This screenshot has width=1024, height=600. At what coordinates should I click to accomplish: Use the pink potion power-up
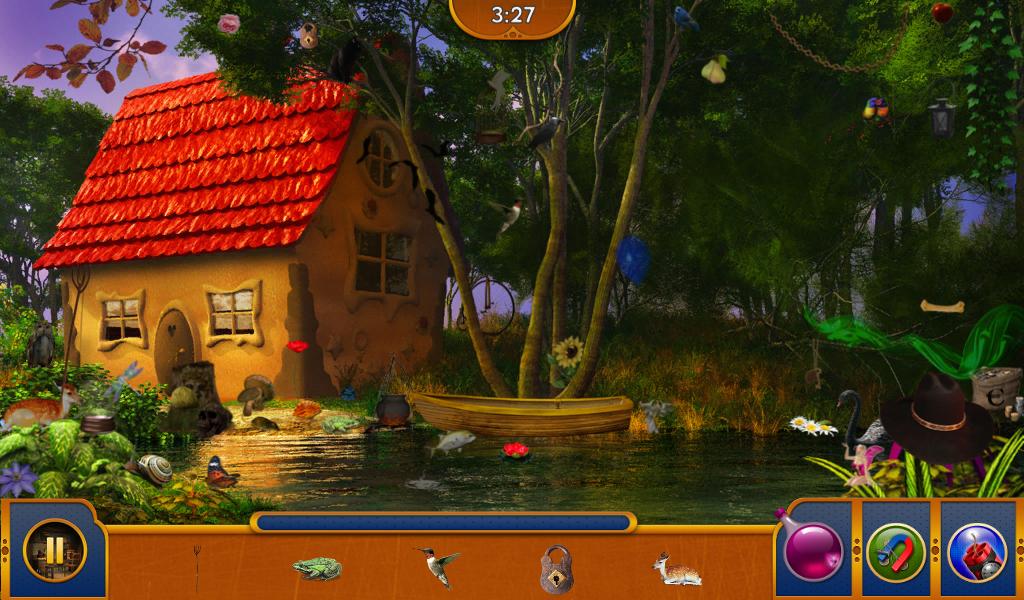pos(811,551)
